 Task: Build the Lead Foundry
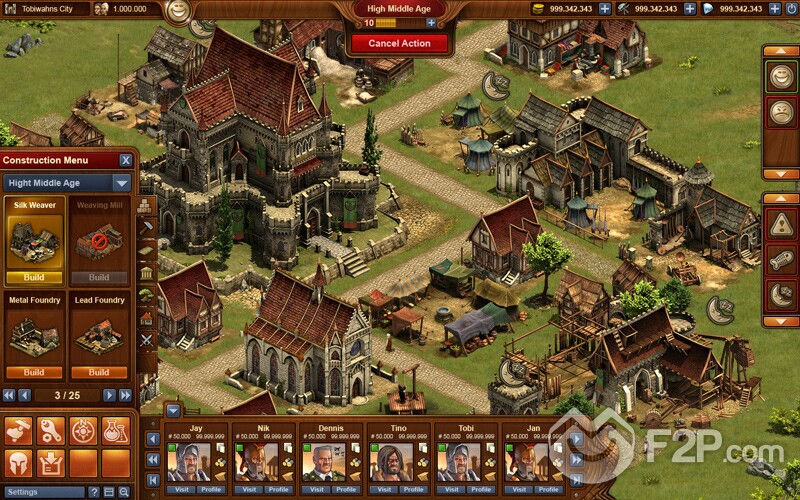pos(99,372)
